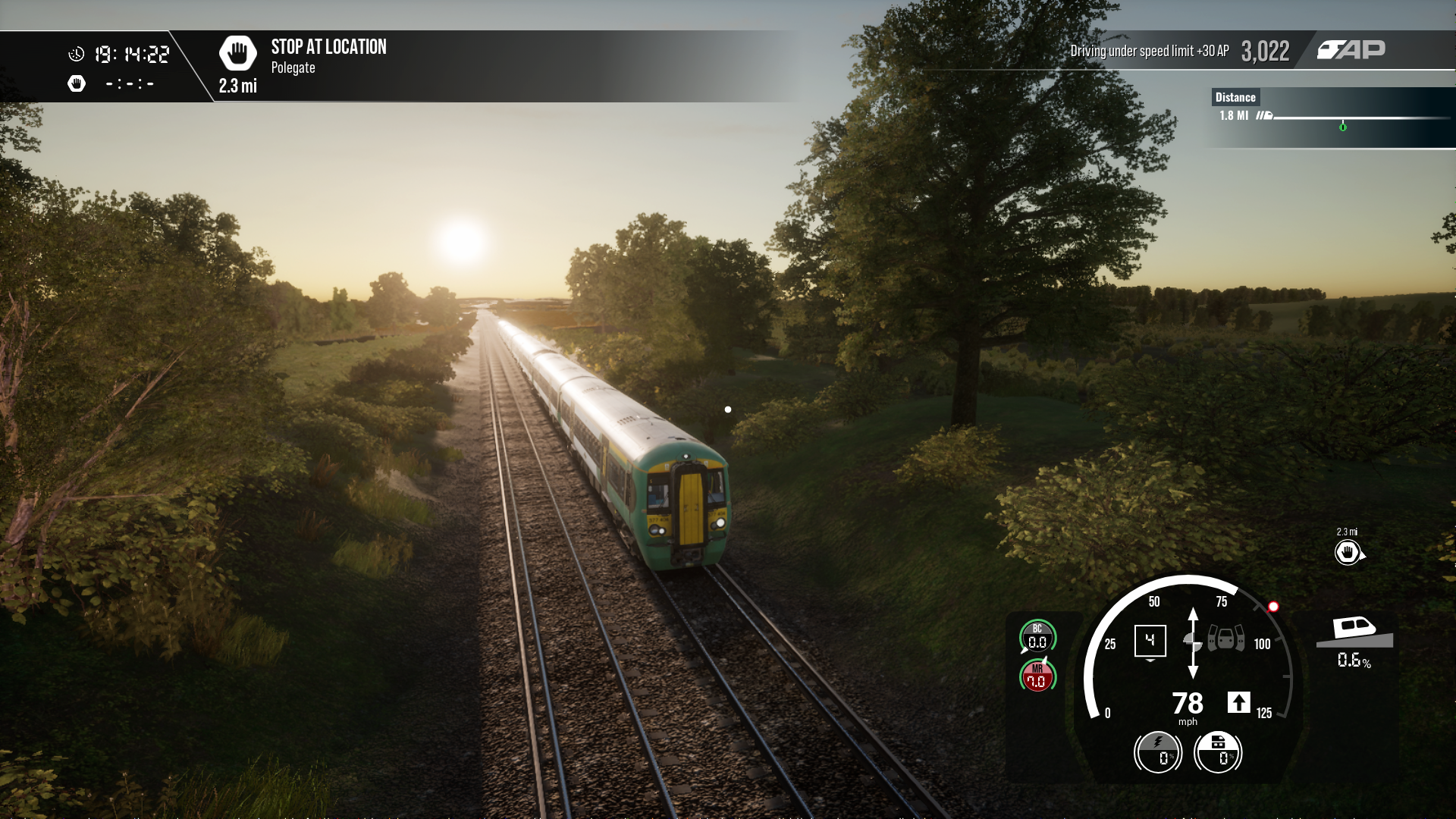
Task: Select the train door status icon
Action: click(x=1225, y=639)
